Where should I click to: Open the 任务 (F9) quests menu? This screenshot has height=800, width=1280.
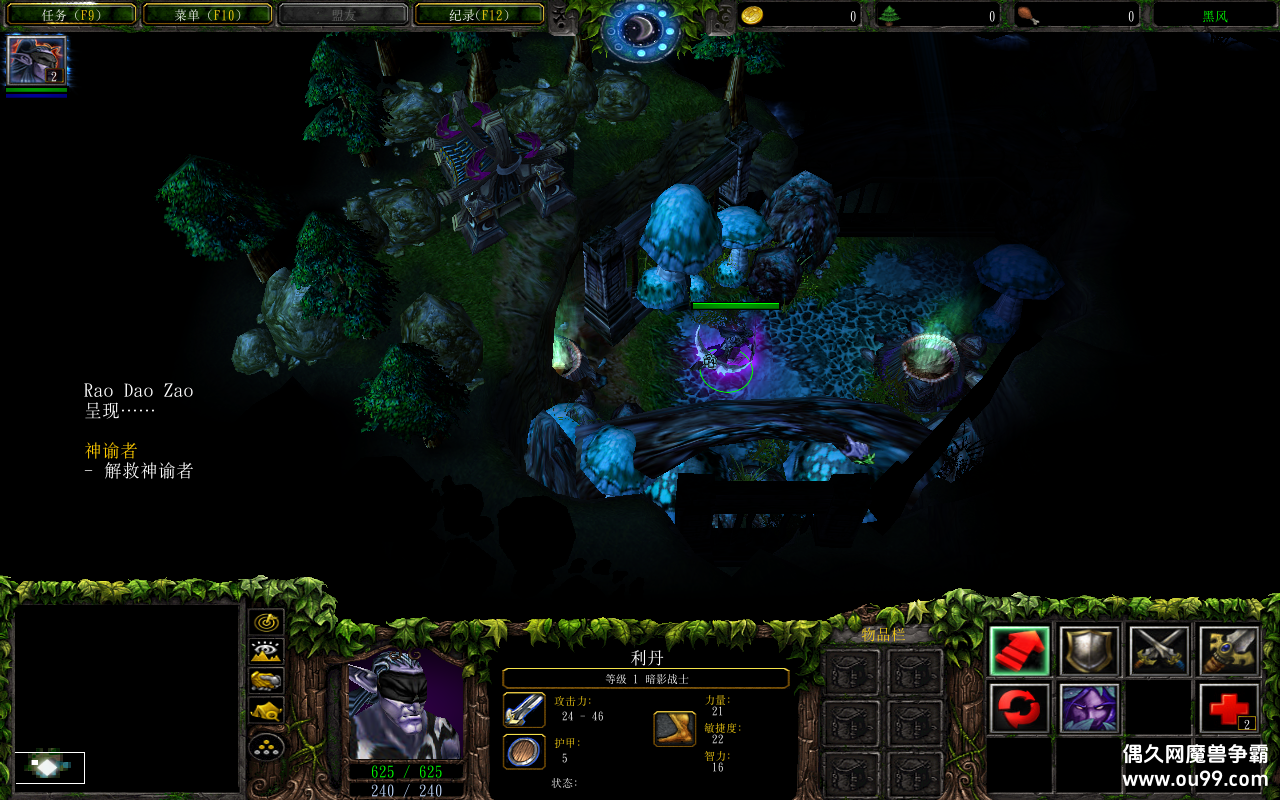pyautogui.click(x=72, y=15)
